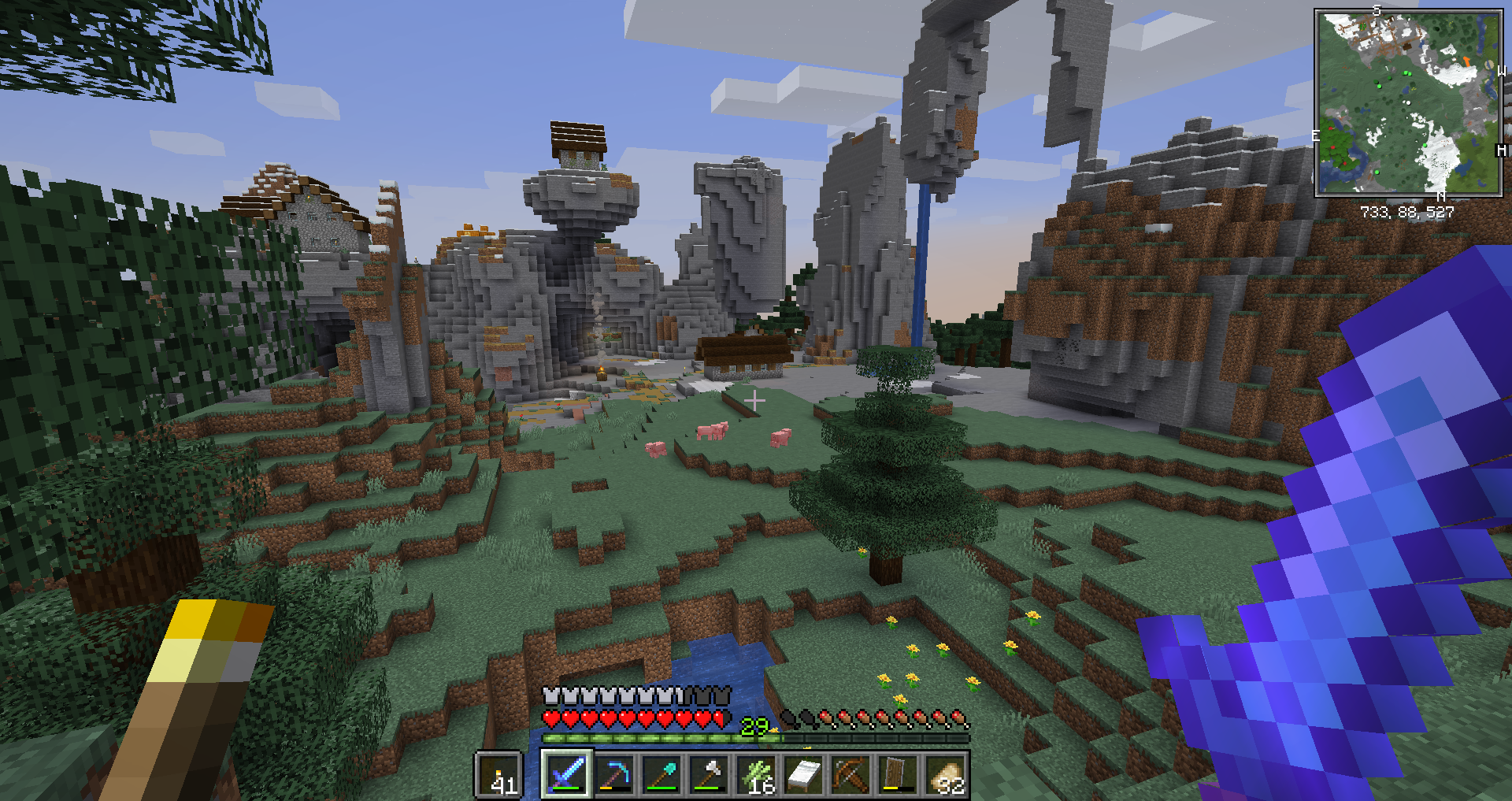This screenshot has width=1512, height=801.
Task: Select the crossbow hotbar slot
Action: (x=850, y=774)
